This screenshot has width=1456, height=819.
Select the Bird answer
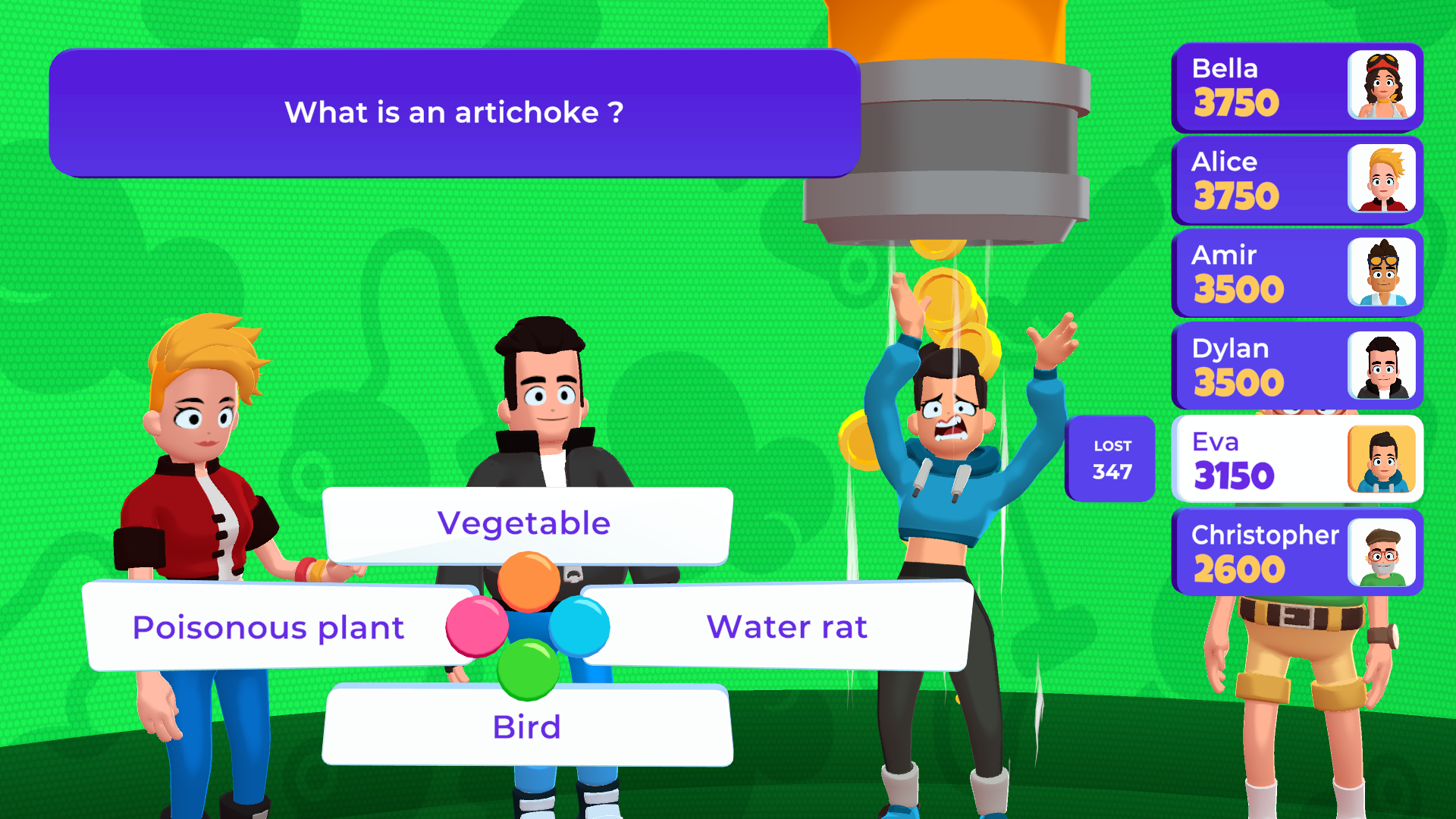[526, 726]
